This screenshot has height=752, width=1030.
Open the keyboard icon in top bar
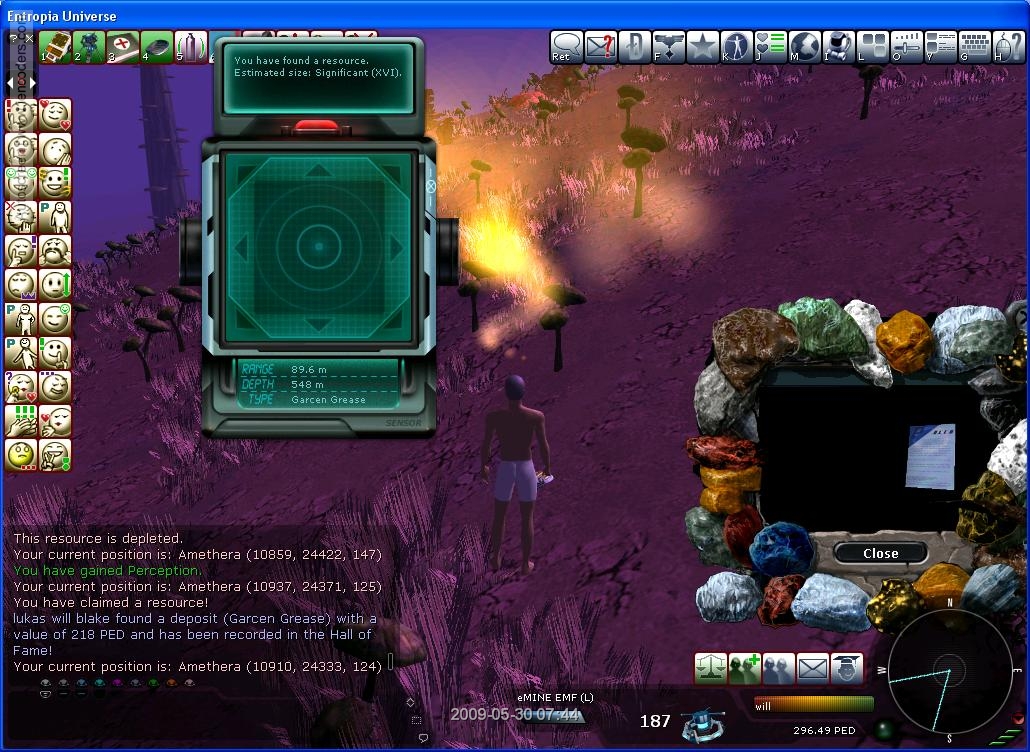975,47
